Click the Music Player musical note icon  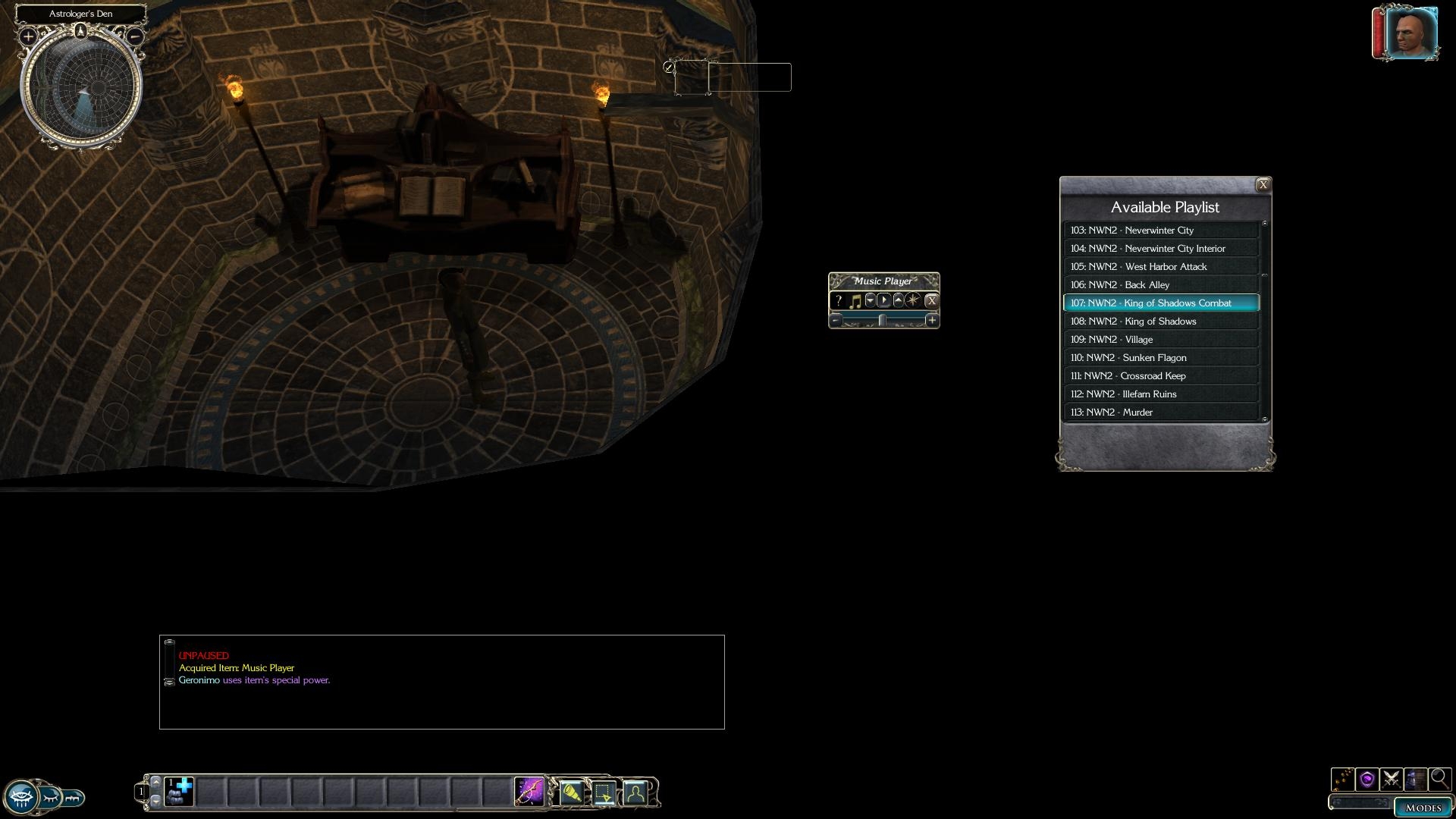pyautogui.click(x=855, y=300)
